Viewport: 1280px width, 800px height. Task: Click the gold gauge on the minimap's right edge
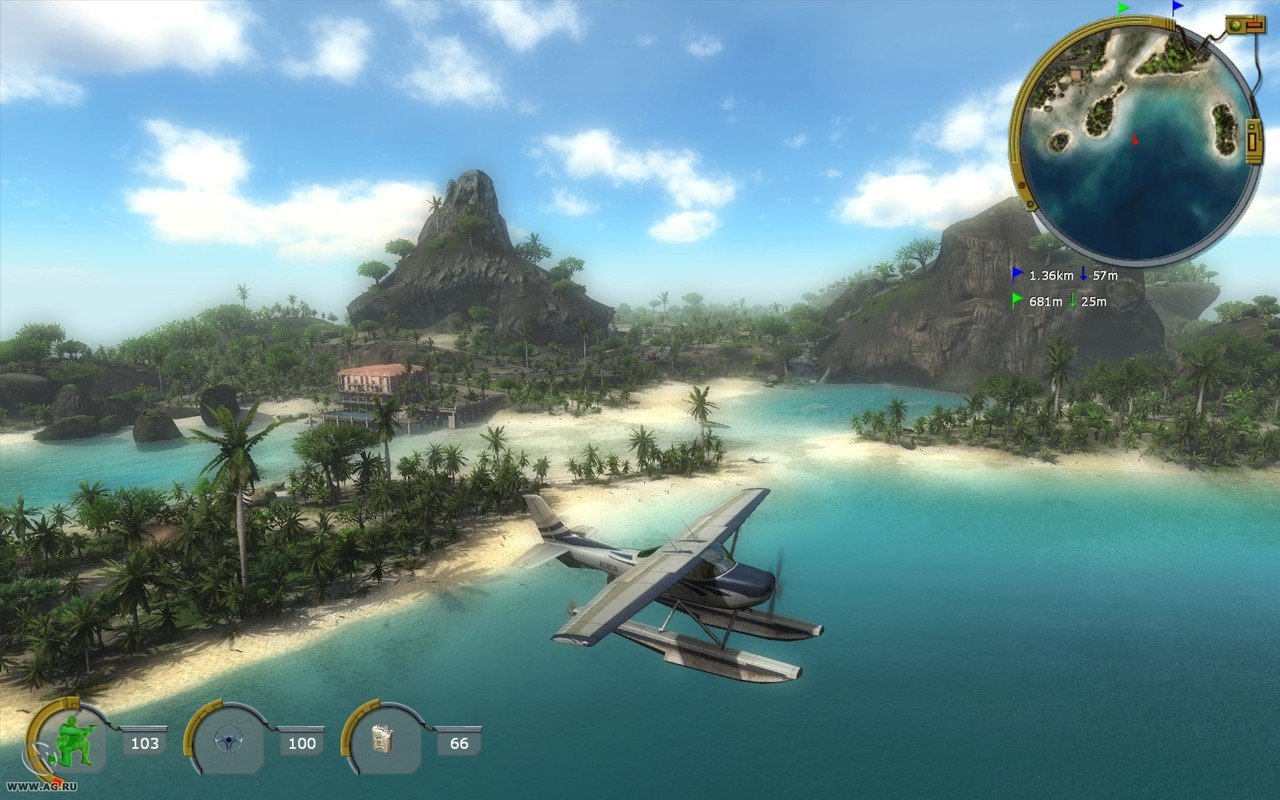coord(1255,141)
